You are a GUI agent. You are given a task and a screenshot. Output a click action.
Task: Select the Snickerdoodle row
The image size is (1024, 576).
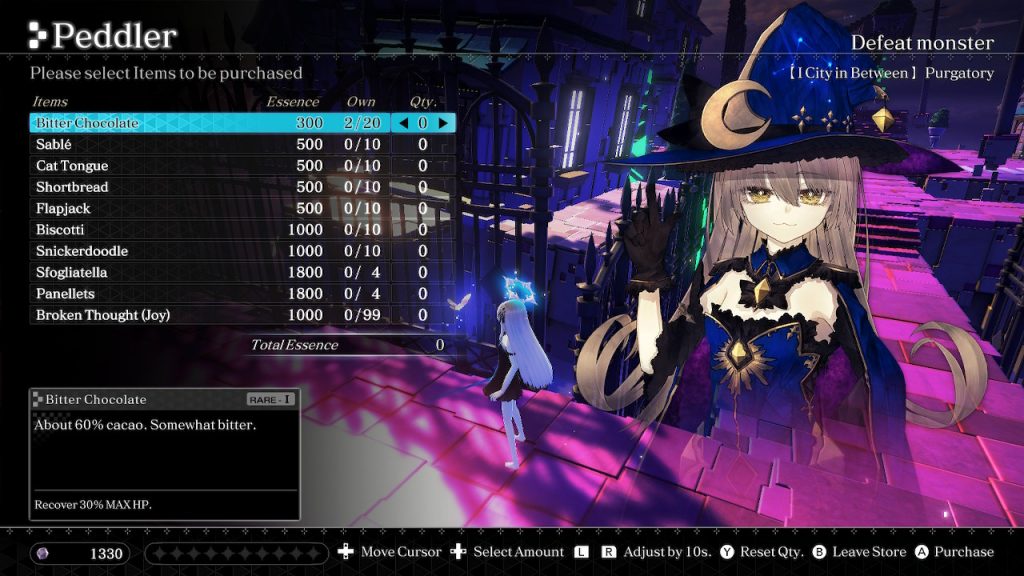coord(82,251)
